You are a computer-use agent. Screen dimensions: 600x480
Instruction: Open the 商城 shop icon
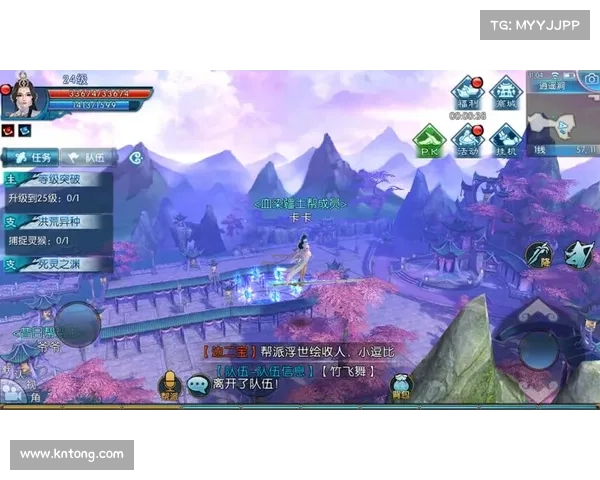coord(508,94)
